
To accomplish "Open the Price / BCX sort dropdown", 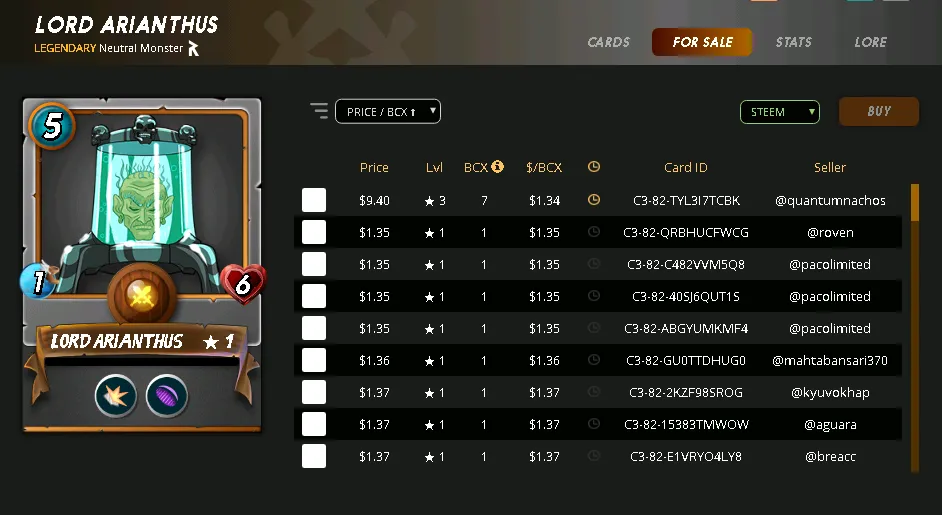I will [x=388, y=112].
